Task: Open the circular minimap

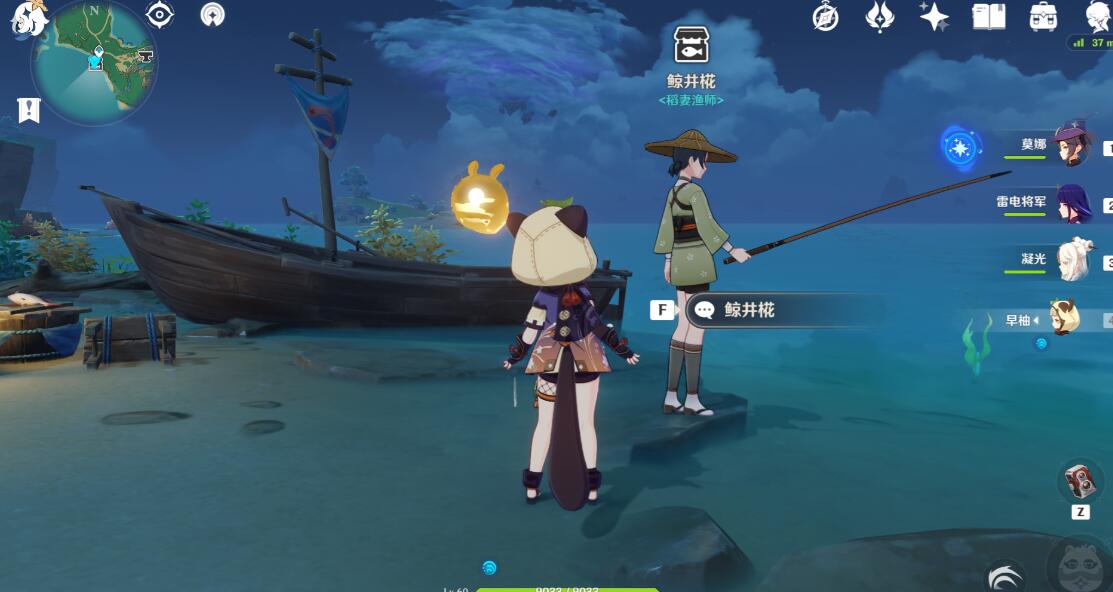Action: (93, 62)
